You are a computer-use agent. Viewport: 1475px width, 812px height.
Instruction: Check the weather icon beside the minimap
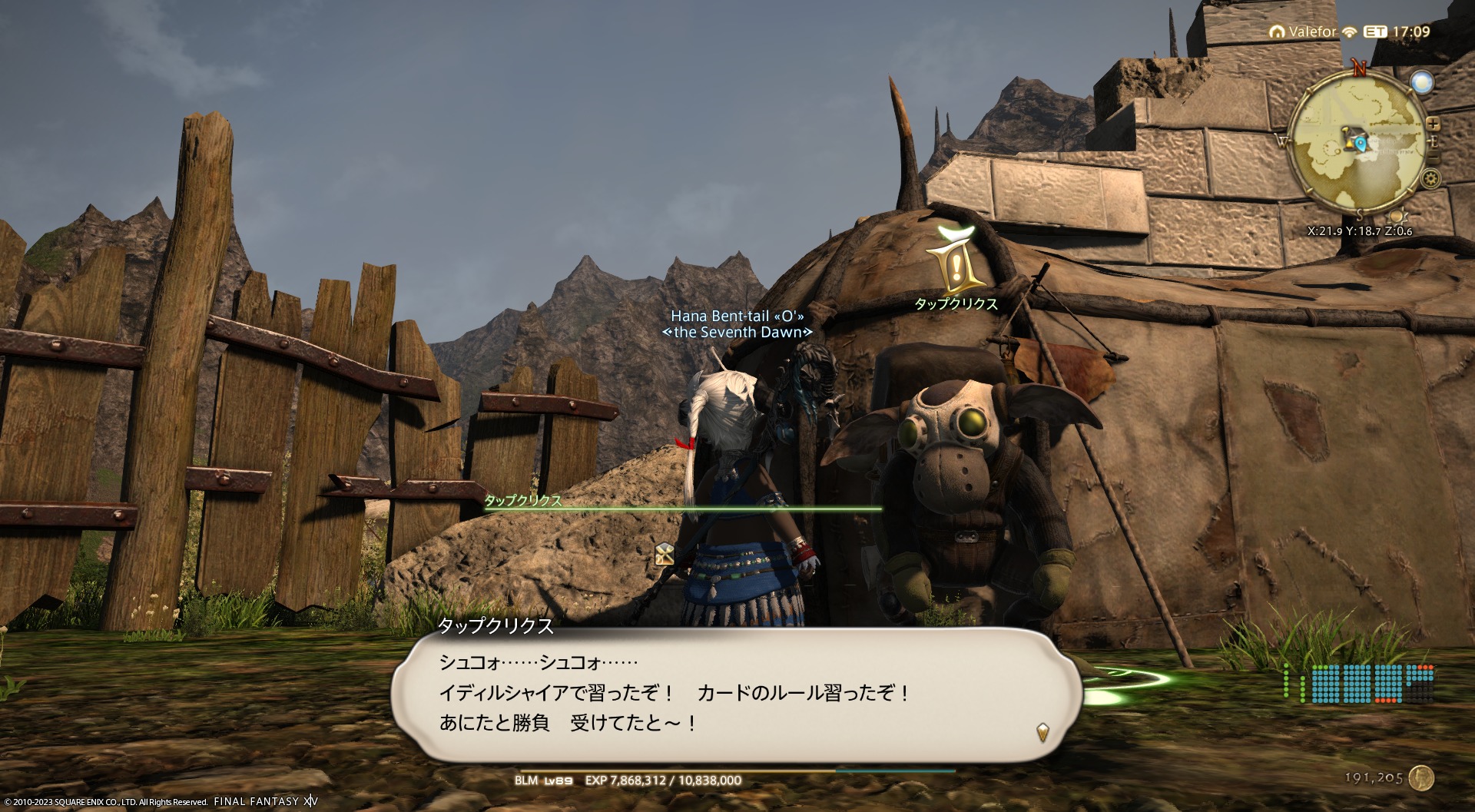(x=1424, y=83)
